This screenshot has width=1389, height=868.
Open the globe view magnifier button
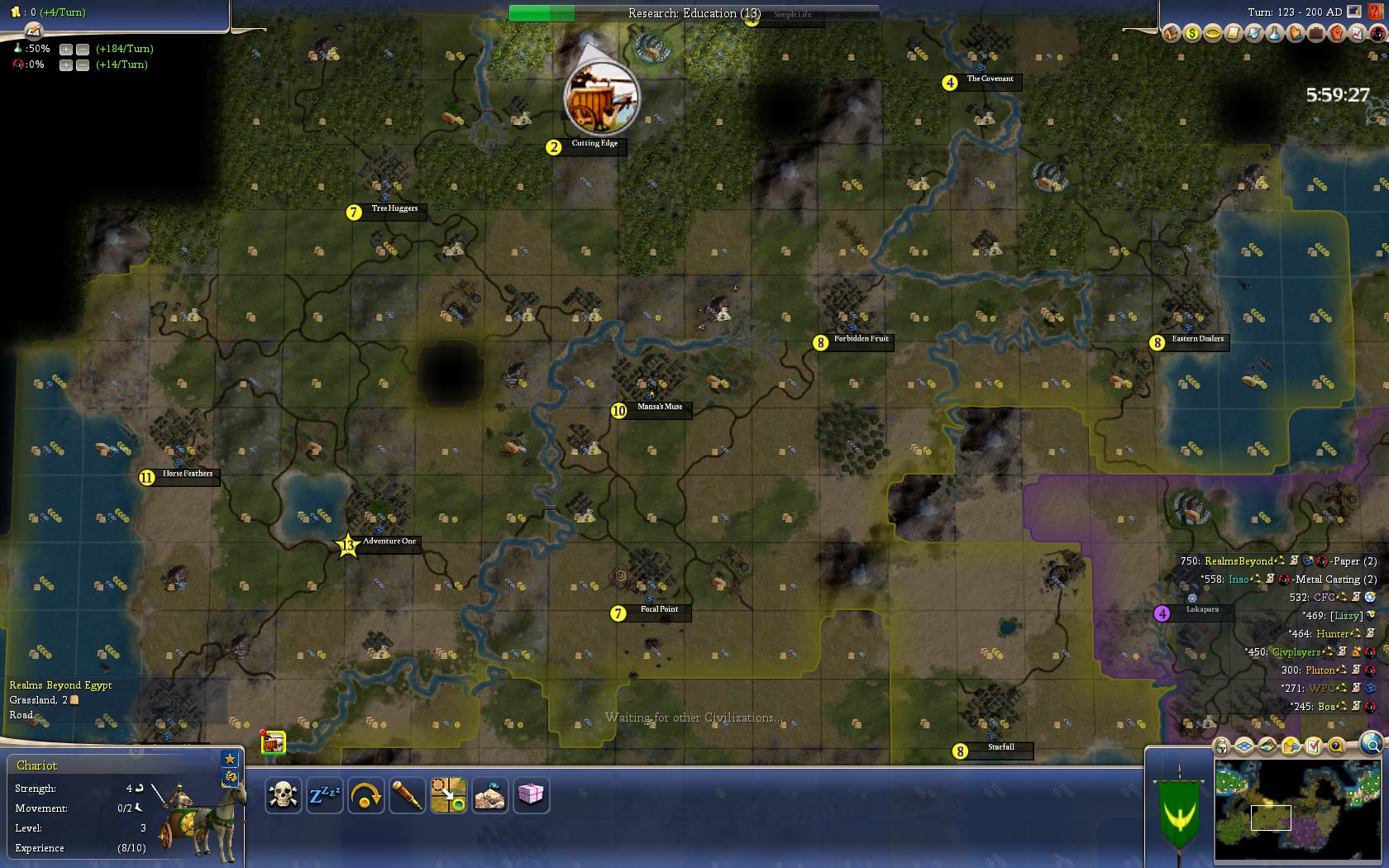[1372, 745]
